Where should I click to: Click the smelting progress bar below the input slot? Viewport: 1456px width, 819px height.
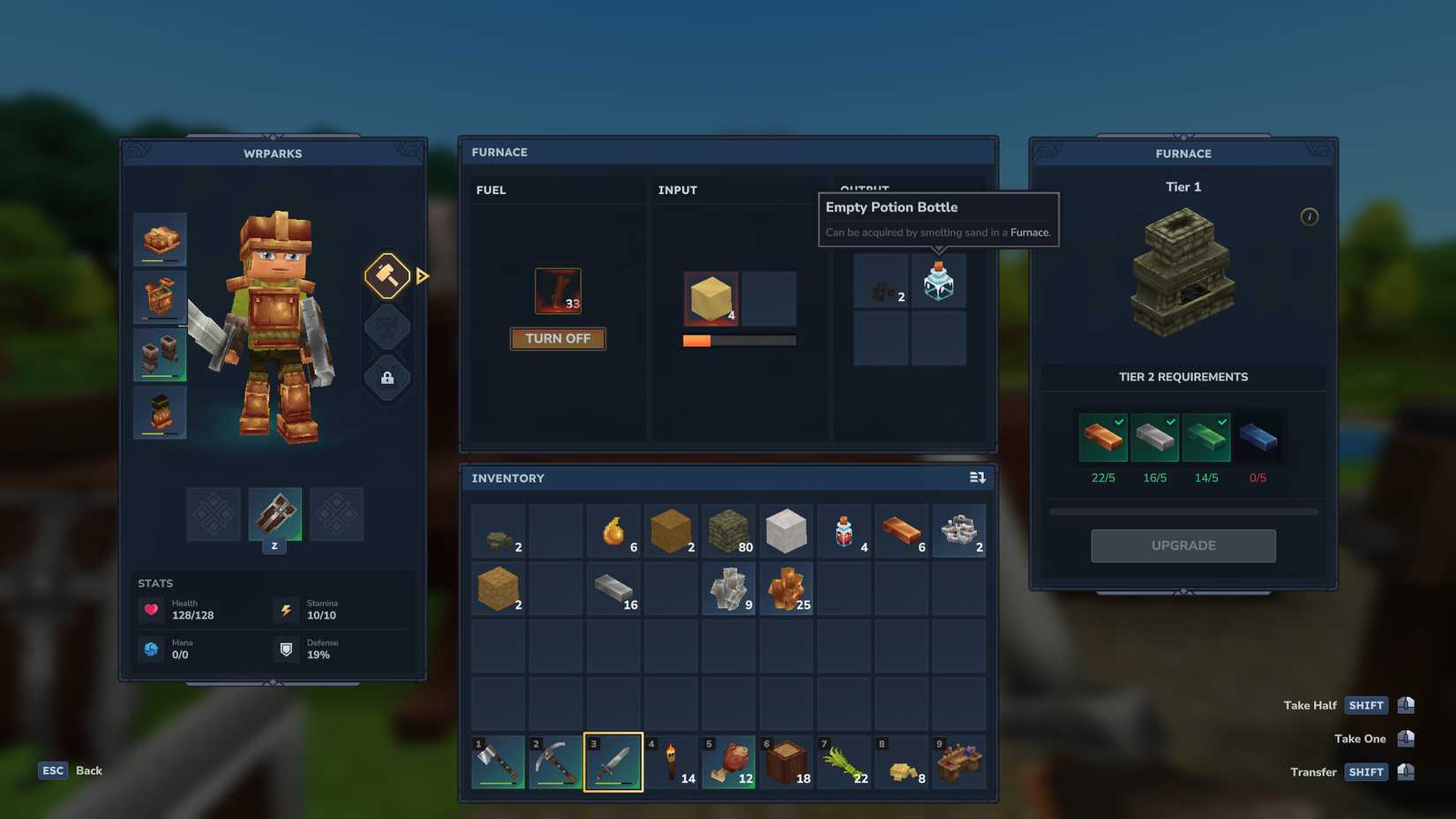[739, 340]
